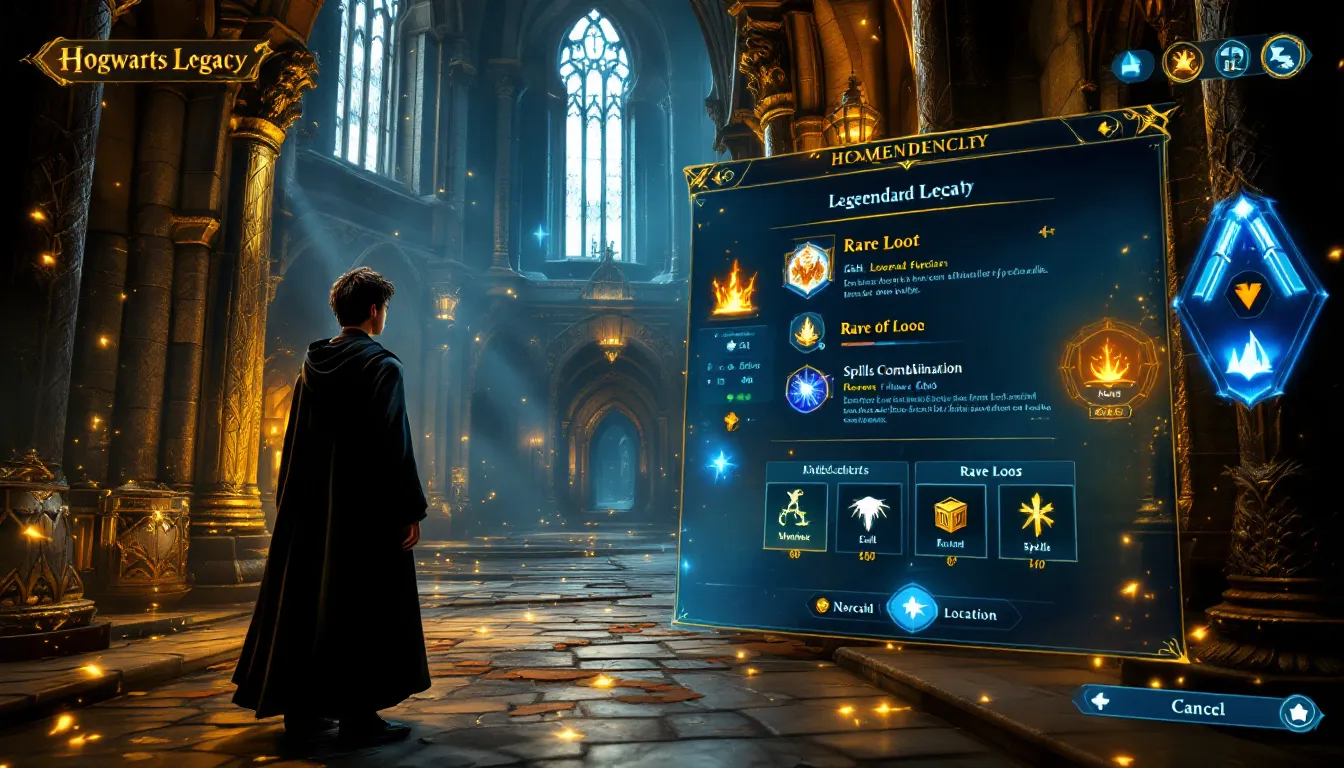Click the blue starburst spell icon

pos(808,389)
